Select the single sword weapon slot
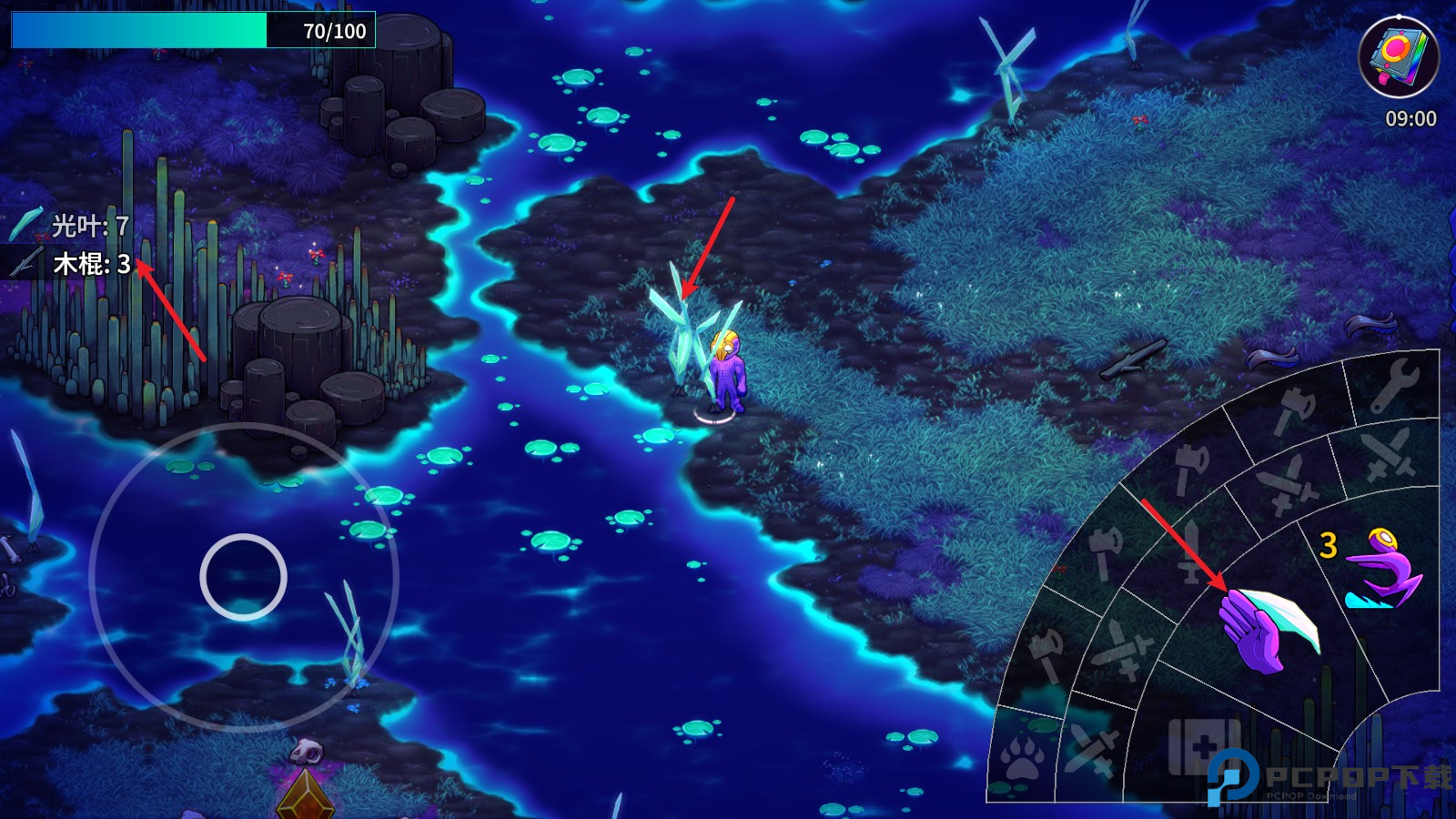The width and height of the screenshot is (1456, 819). 1192,551
